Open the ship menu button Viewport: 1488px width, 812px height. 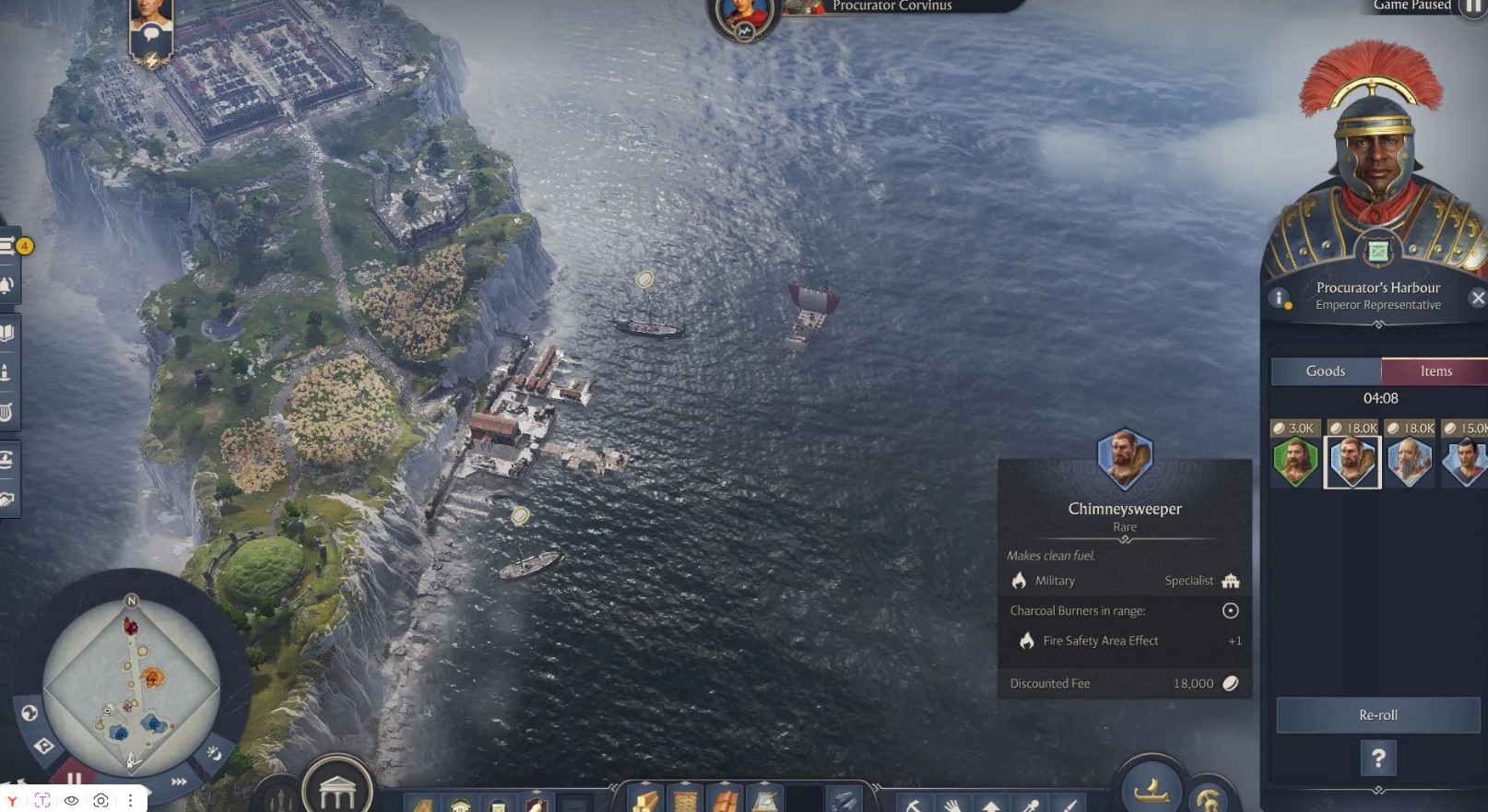pos(1151,789)
